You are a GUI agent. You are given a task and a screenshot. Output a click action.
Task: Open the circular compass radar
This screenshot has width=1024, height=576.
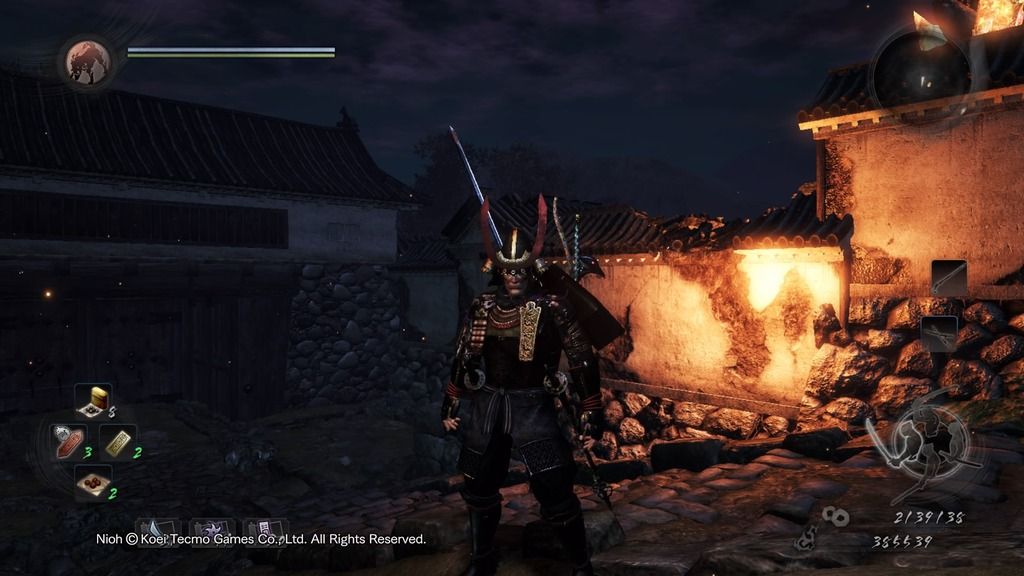(x=920, y=68)
